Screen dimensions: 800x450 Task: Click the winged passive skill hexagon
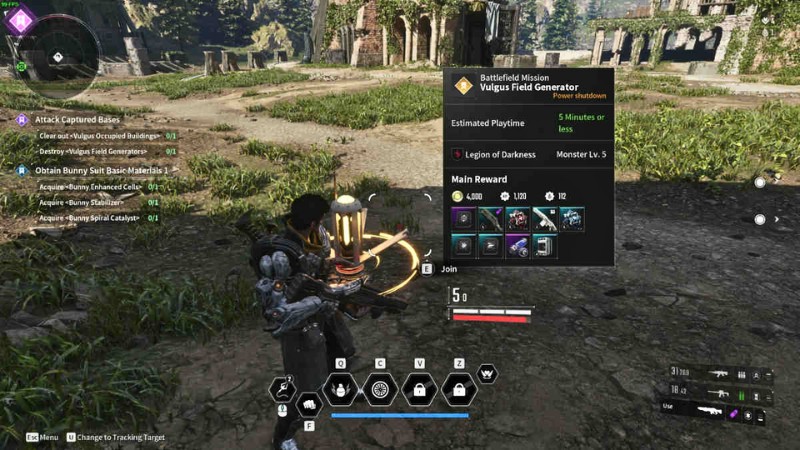coord(488,373)
